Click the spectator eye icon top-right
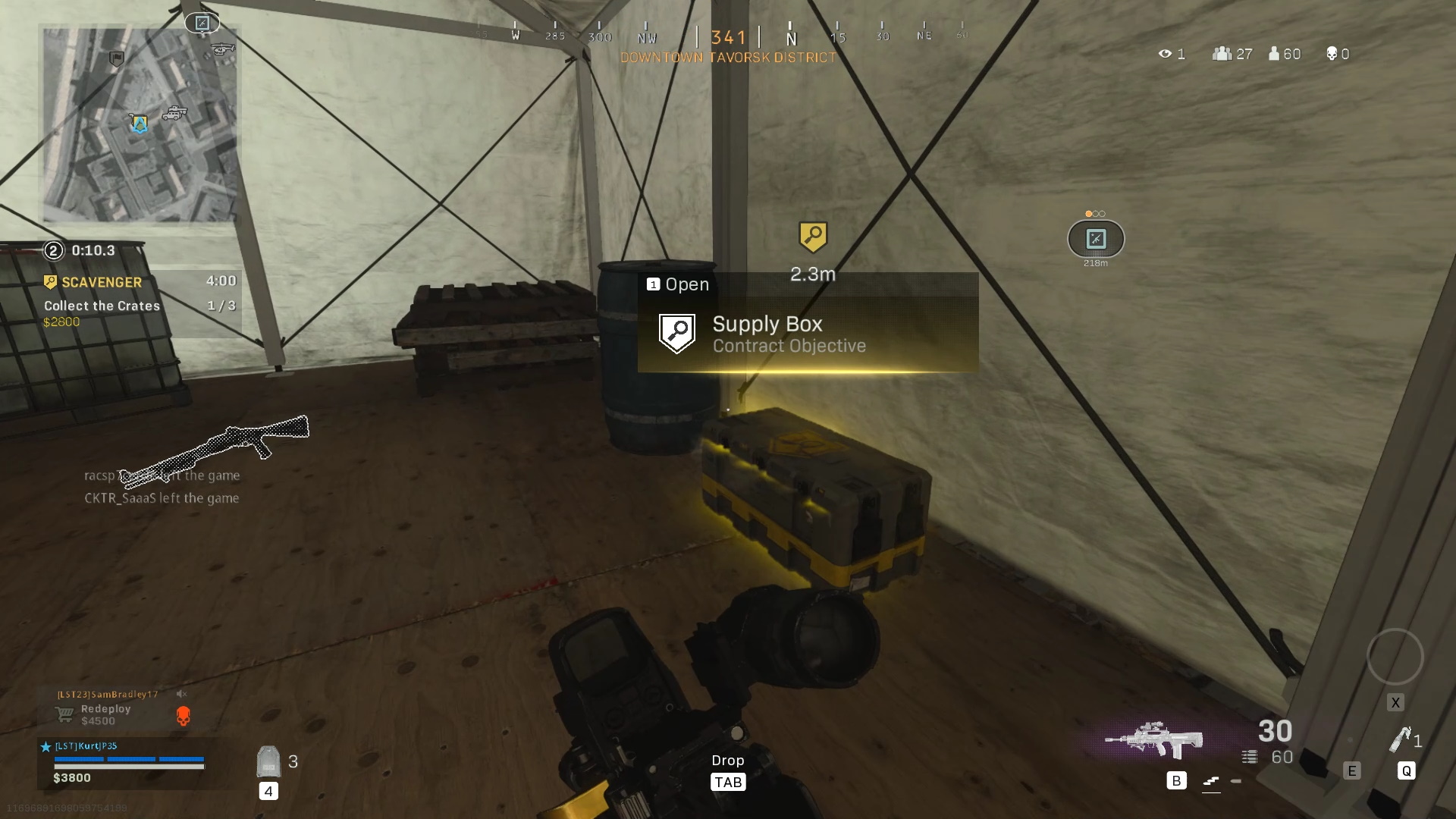This screenshot has height=819, width=1456. click(1165, 53)
